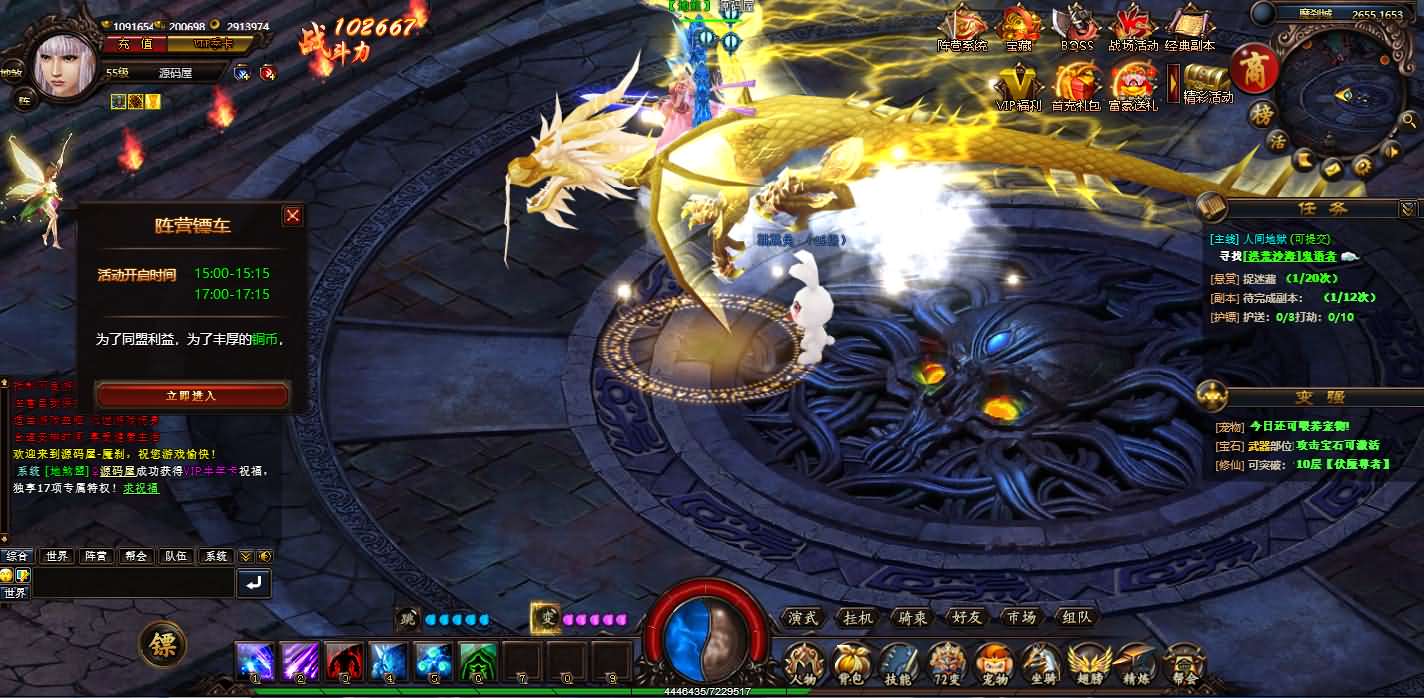Switch to the 阵营 chat tab
Viewport: 1424px width, 698px height.
(x=96, y=556)
